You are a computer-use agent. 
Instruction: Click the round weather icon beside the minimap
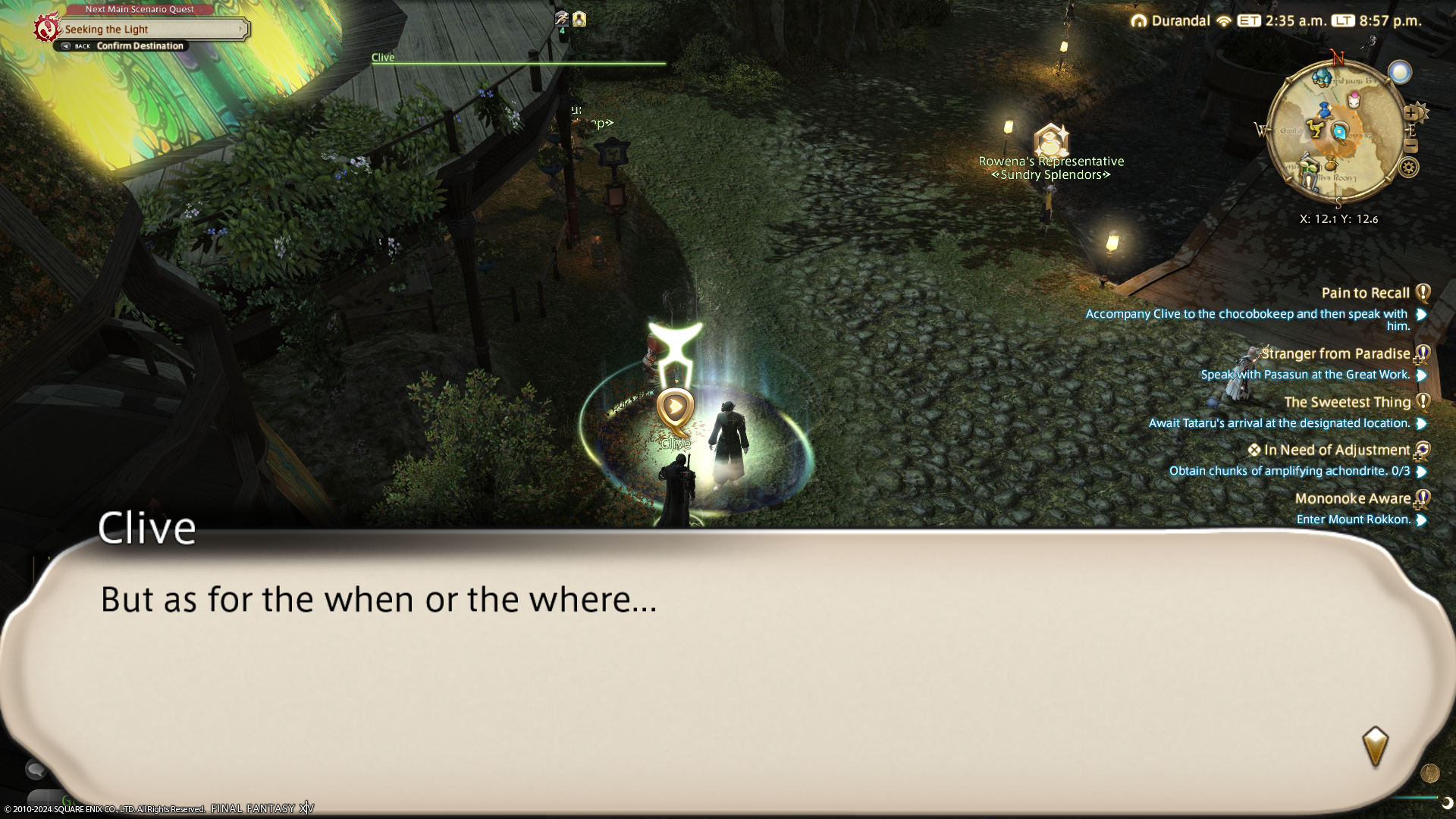pos(1399,73)
